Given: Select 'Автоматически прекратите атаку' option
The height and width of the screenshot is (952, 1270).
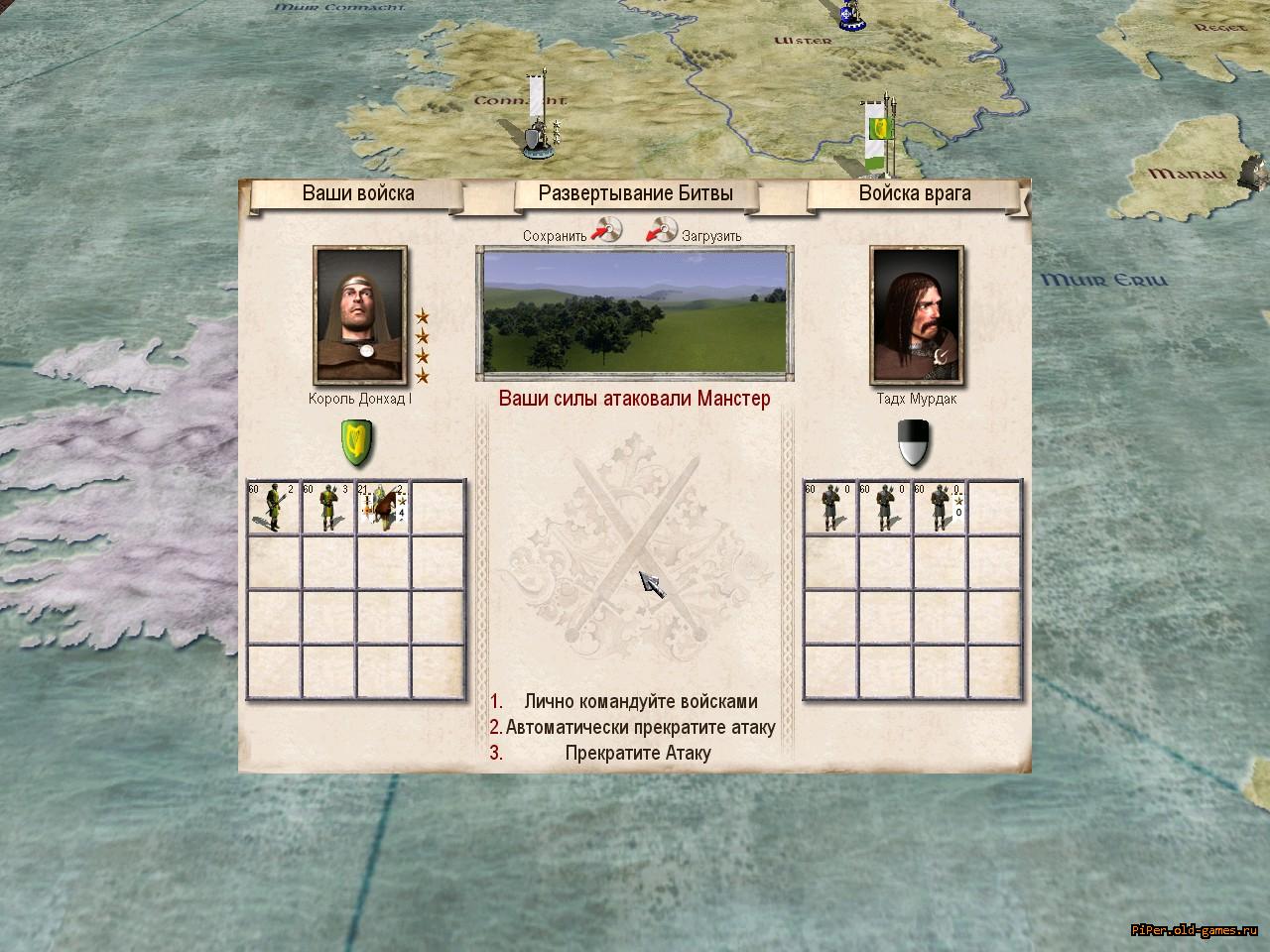Looking at the screenshot, I should click(640, 727).
